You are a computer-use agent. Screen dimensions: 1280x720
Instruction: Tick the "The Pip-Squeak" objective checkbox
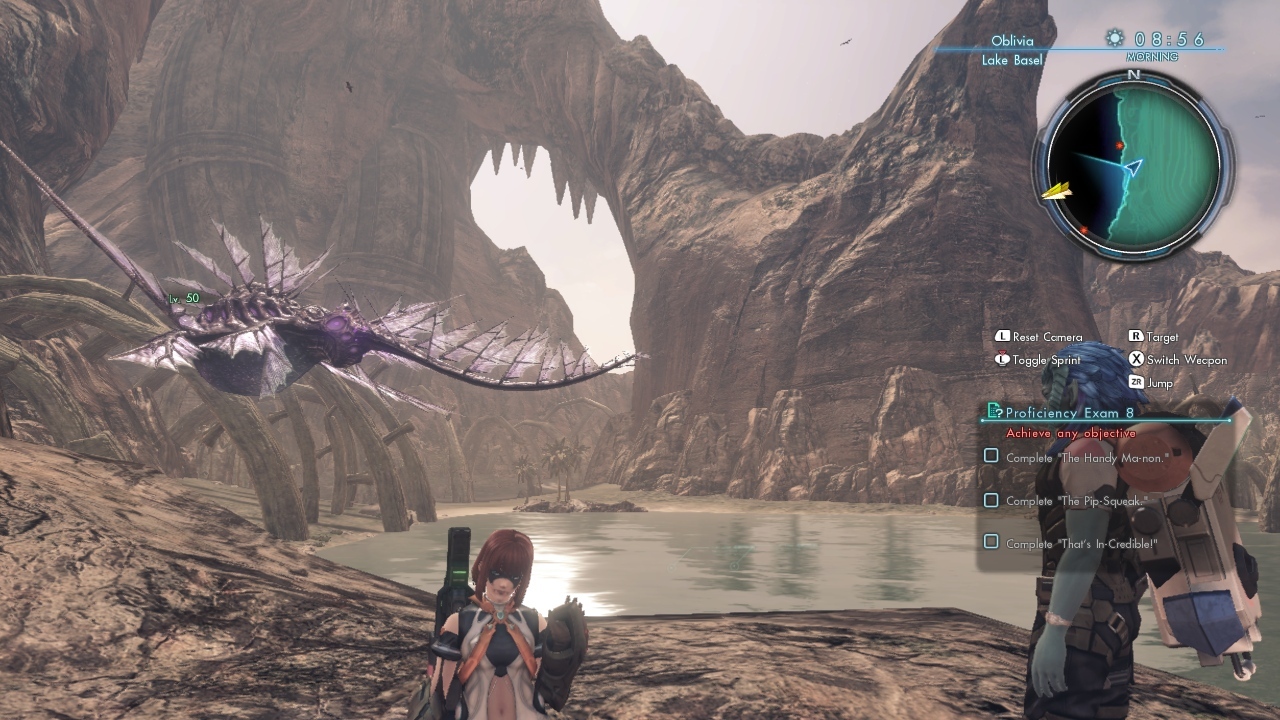click(991, 500)
